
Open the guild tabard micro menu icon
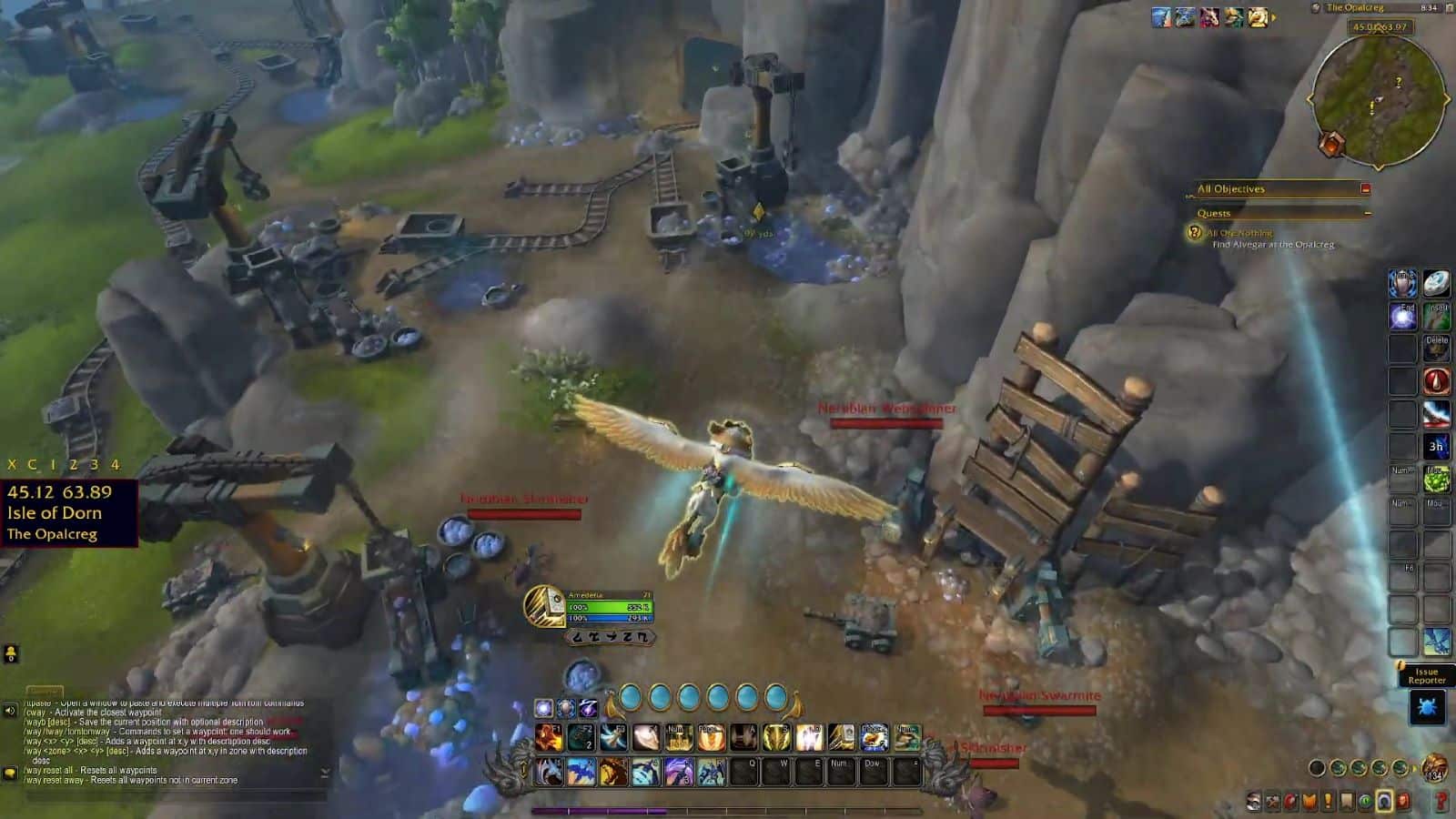tap(1309, 800)
